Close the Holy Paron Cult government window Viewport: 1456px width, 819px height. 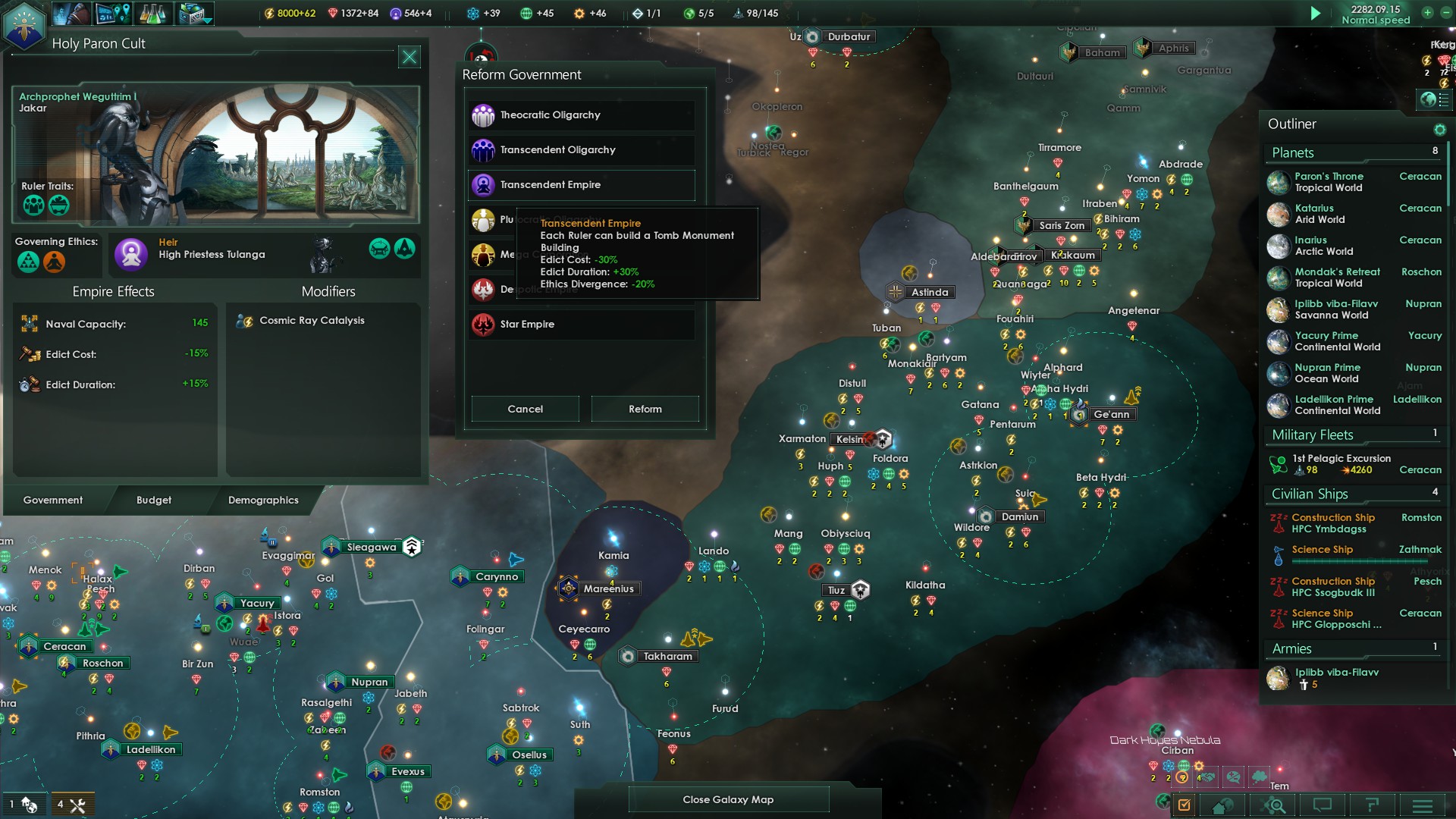click(x=409, y=57)
